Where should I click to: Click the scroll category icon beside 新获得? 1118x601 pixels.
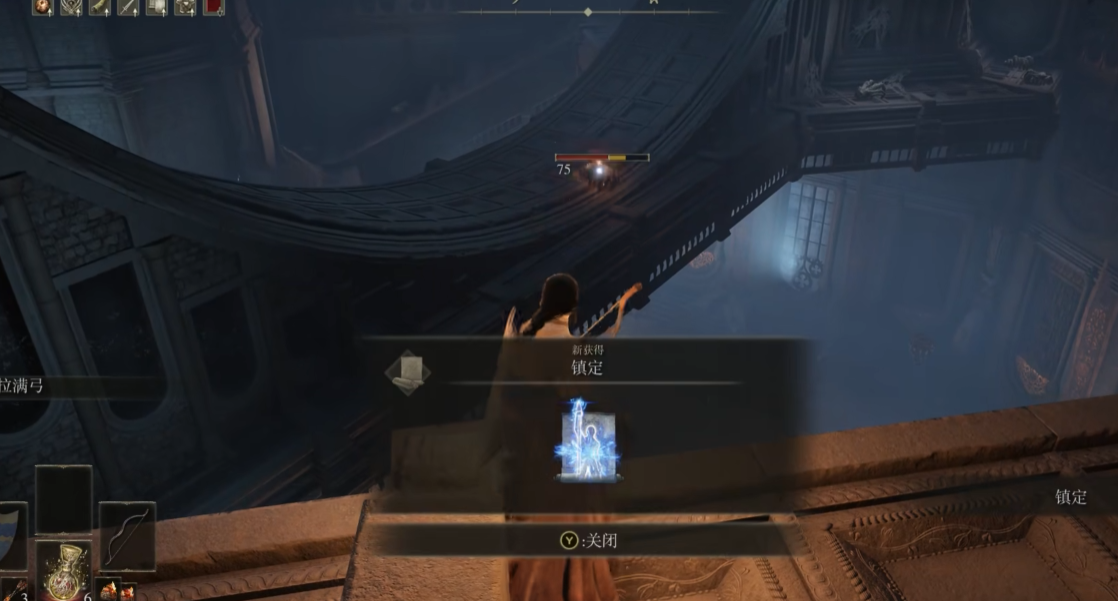tap(408, 372)
